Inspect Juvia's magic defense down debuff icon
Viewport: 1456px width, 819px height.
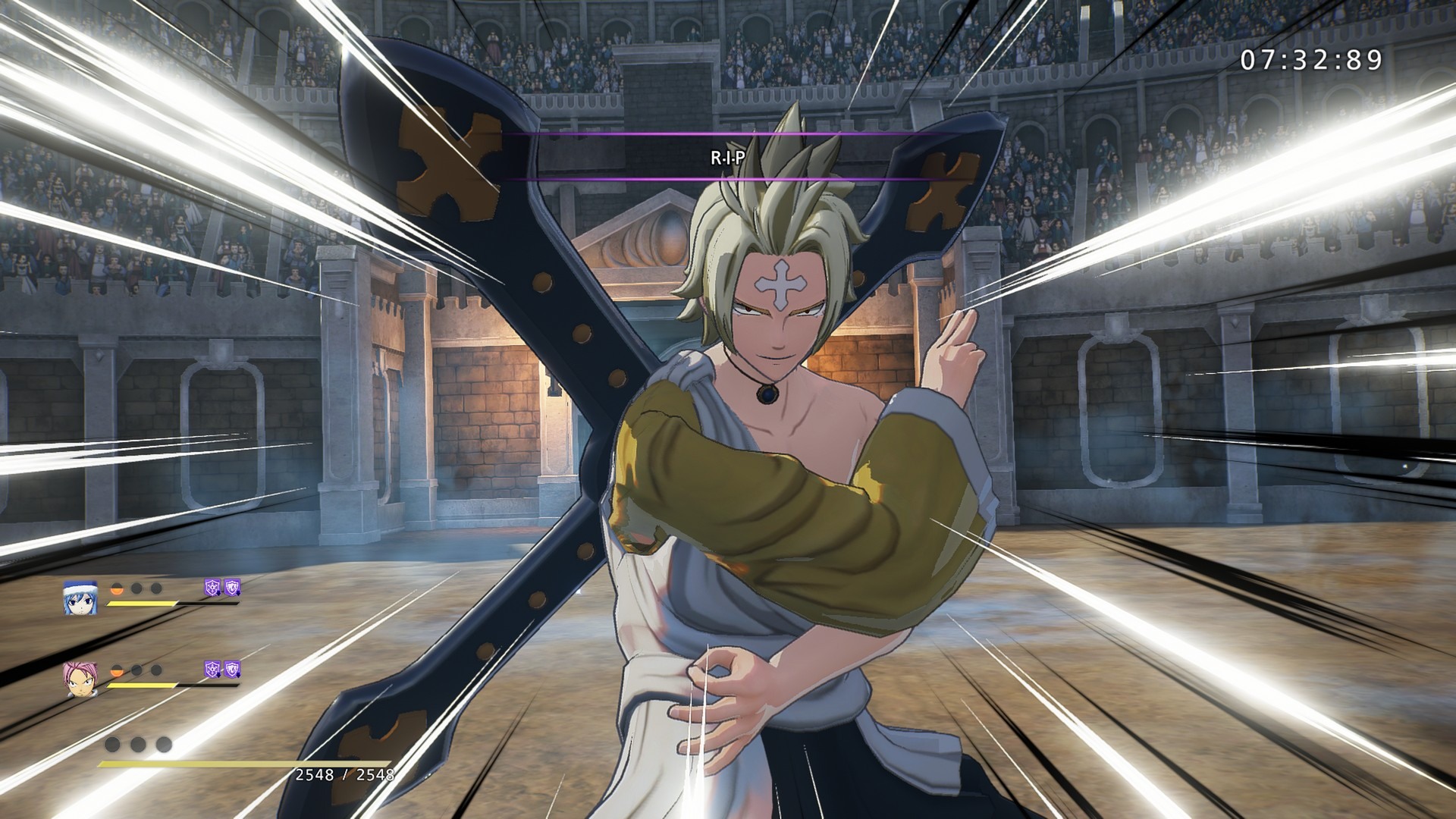(x=212, y=586)
